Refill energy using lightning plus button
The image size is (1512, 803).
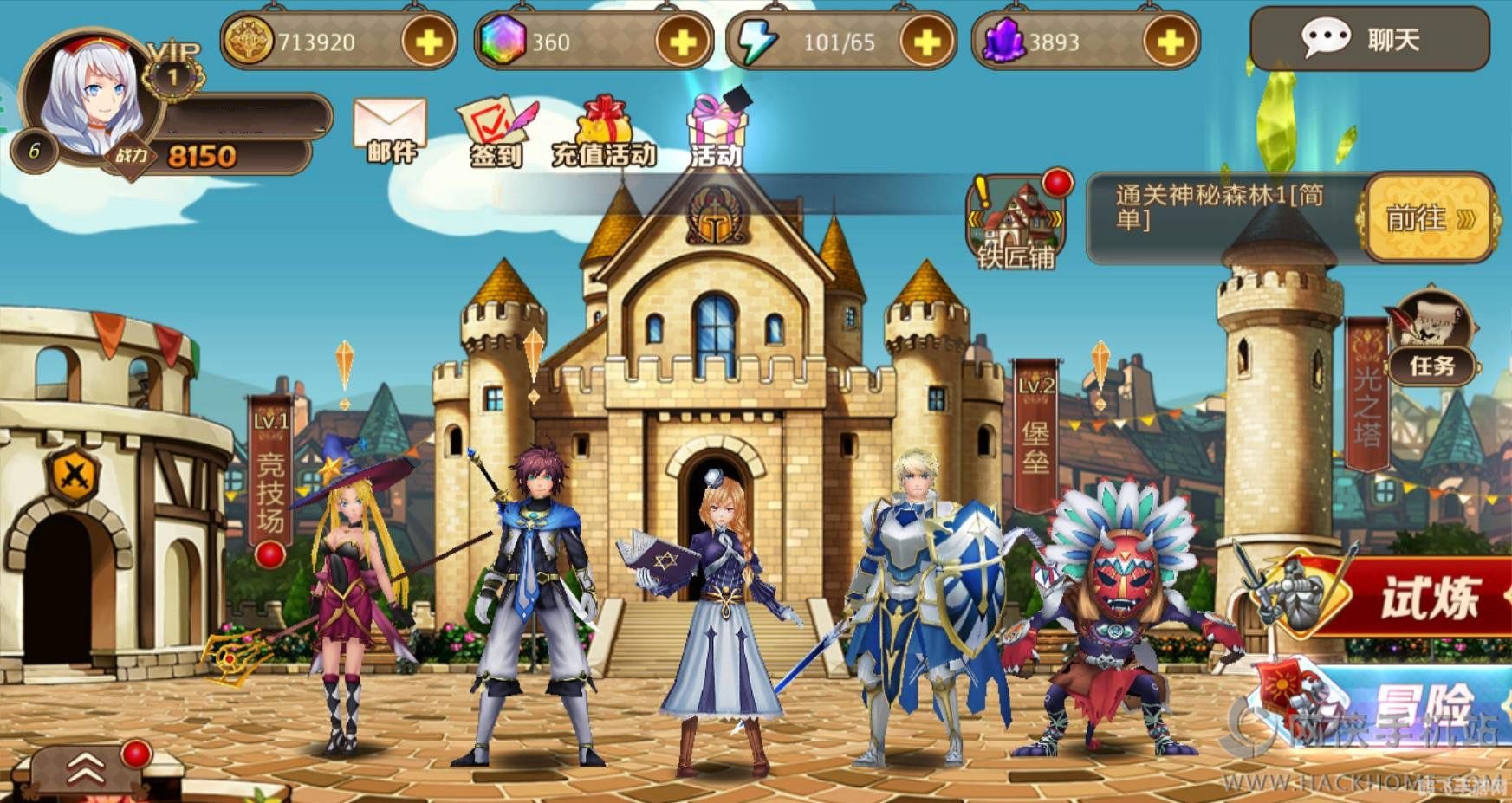click(x=926, y=42)
